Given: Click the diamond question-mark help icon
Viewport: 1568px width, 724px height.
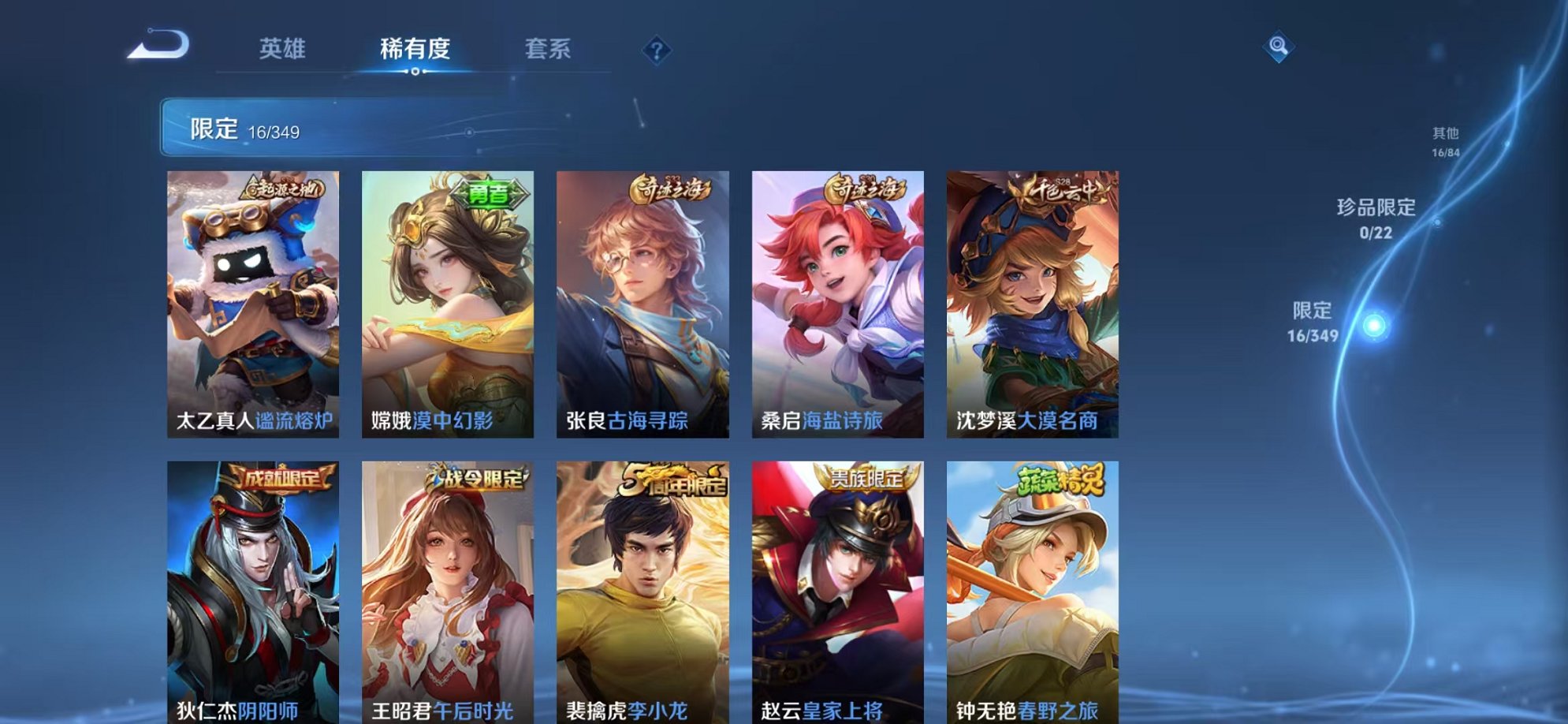Looking at the screenshot, I should tap(657, 52).
